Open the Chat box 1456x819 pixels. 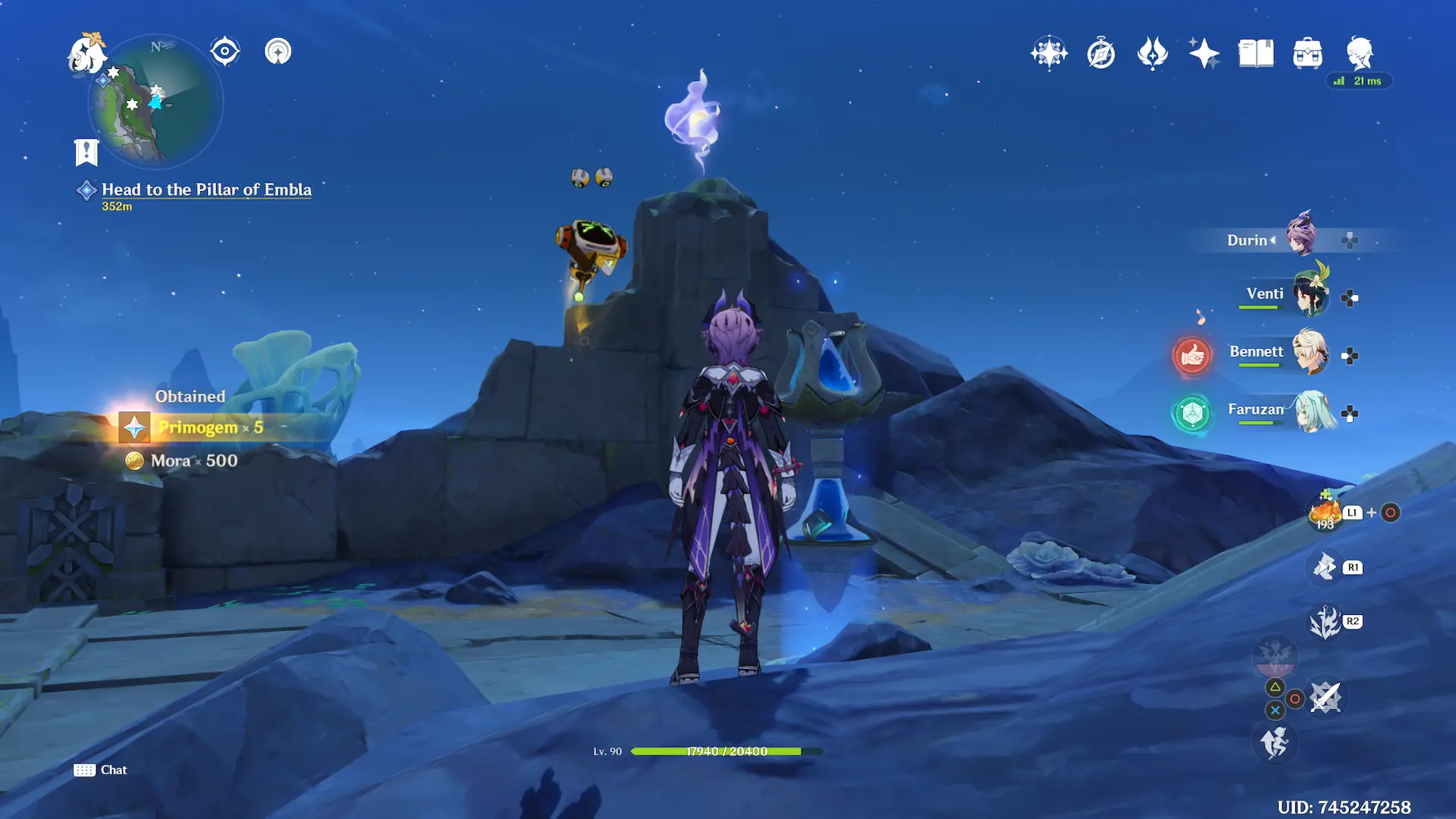click(101, 770)
